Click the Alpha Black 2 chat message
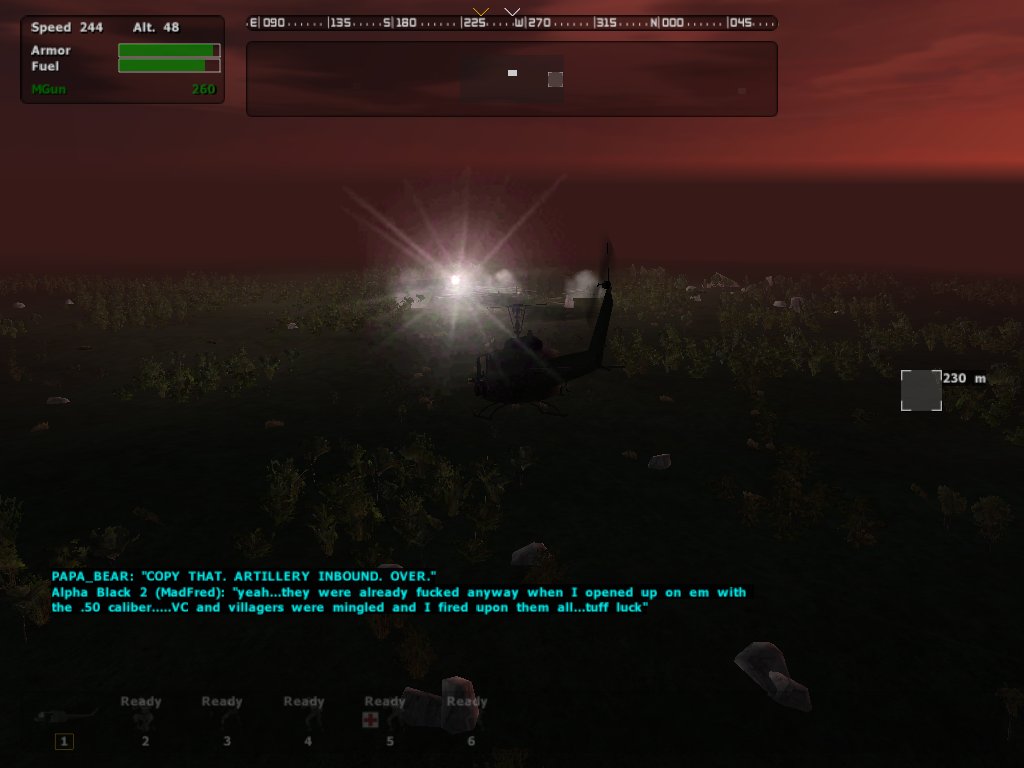This screenshot has height=768, width=1024. 398,600
